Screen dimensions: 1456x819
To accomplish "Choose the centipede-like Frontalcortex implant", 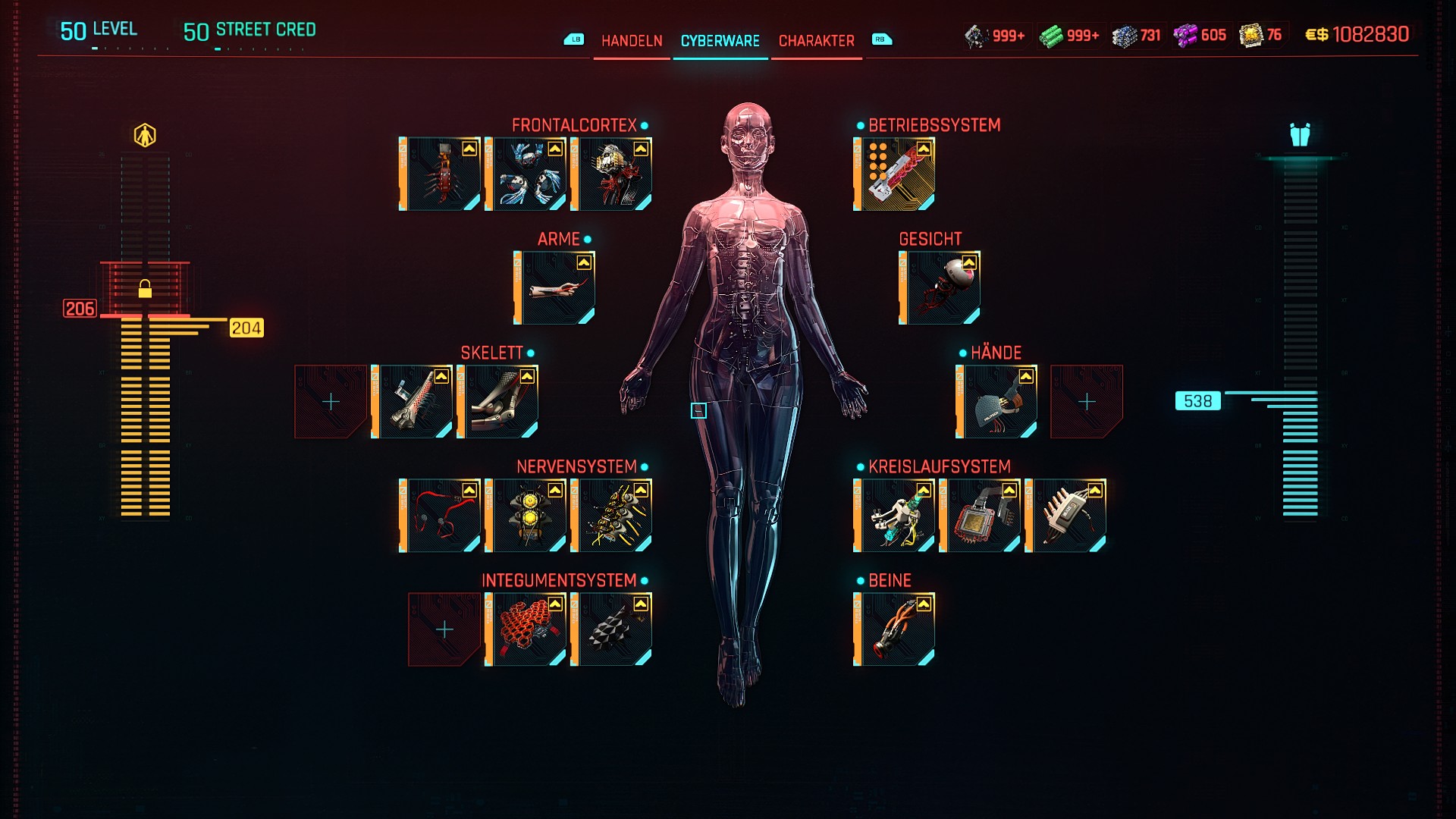I will click(441, 174).
